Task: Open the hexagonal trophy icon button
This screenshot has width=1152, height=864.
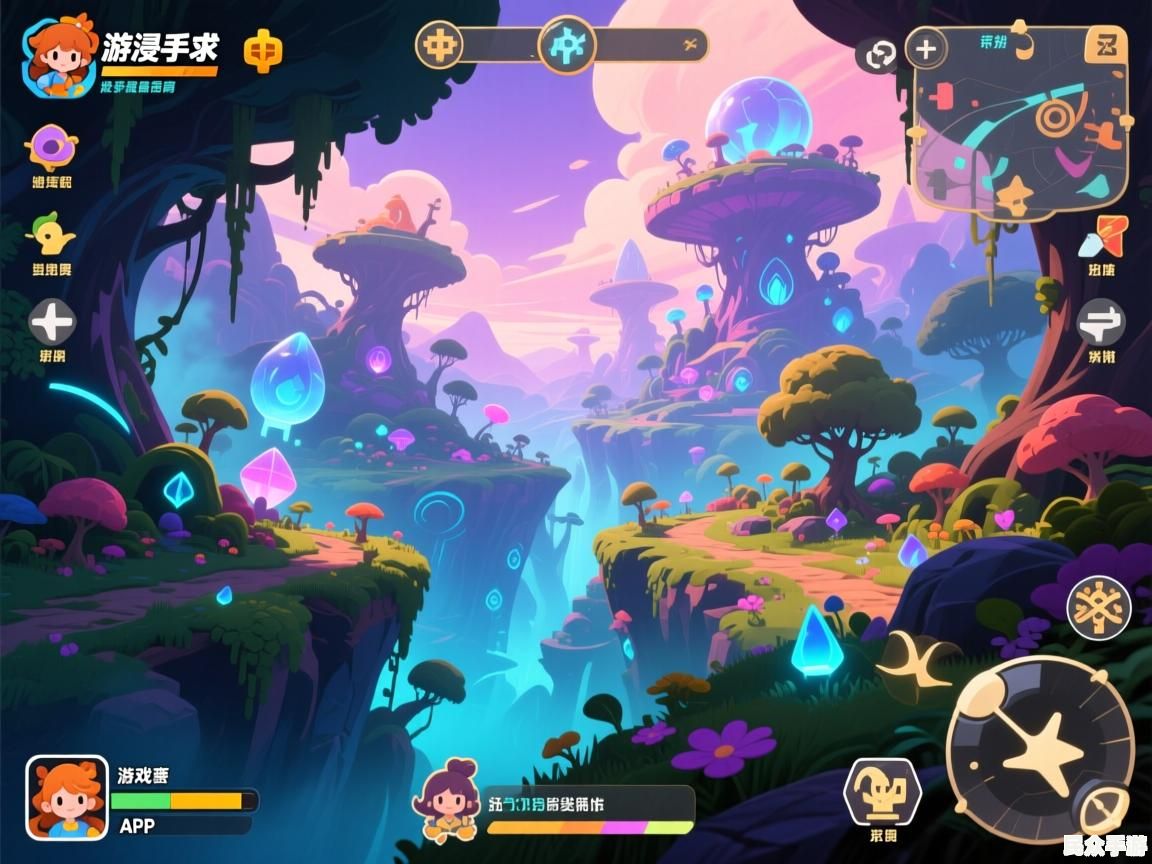Action: click(882, 792)
